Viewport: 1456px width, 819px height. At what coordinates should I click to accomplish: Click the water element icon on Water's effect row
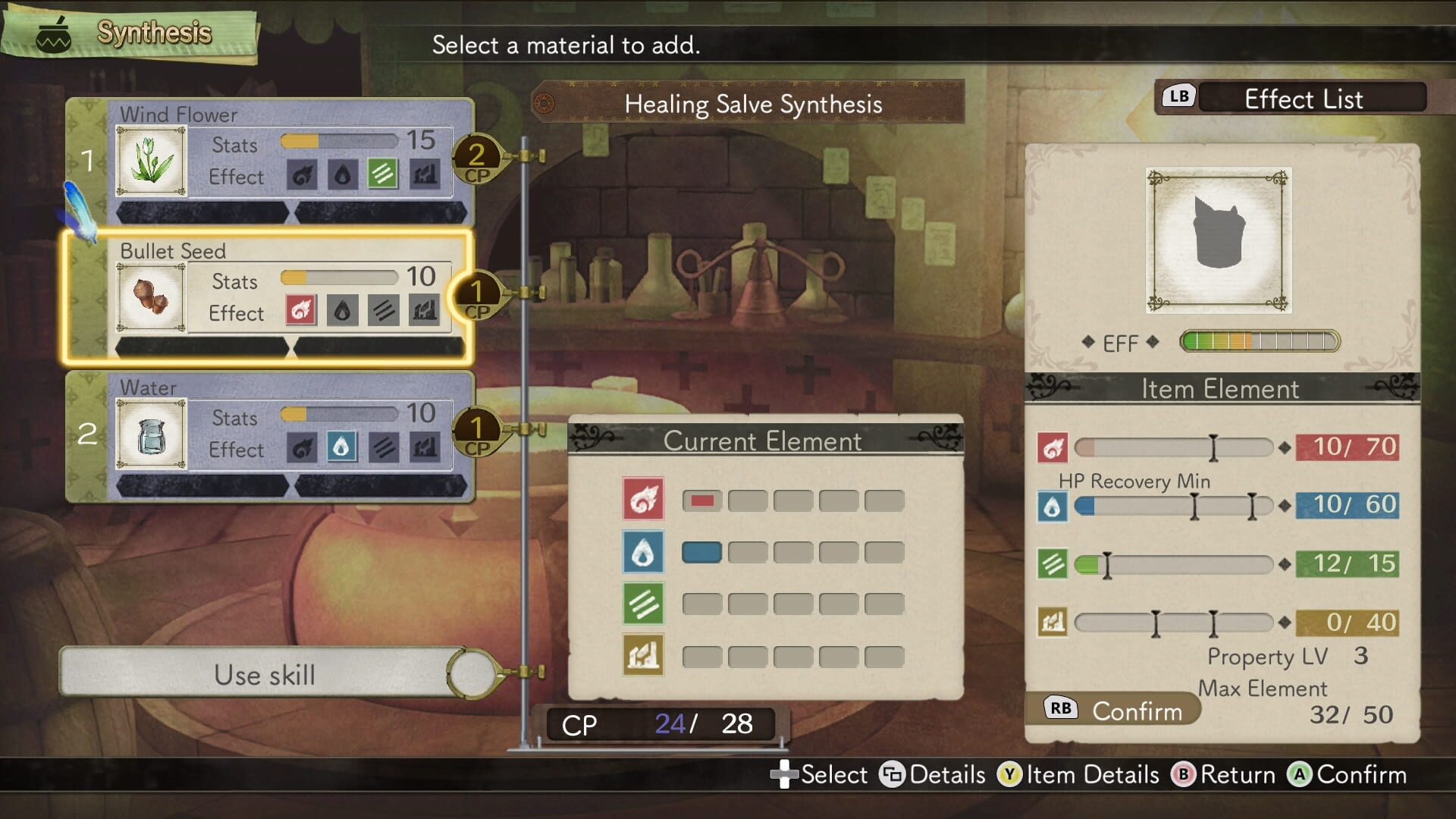click(340, 447)
